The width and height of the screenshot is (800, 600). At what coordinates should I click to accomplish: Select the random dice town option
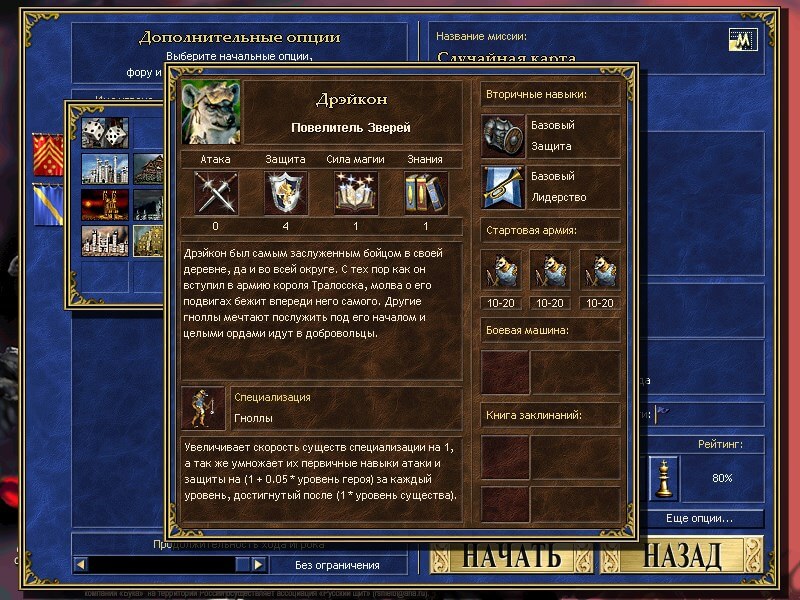pyautogui.click(x=103, y=133)
